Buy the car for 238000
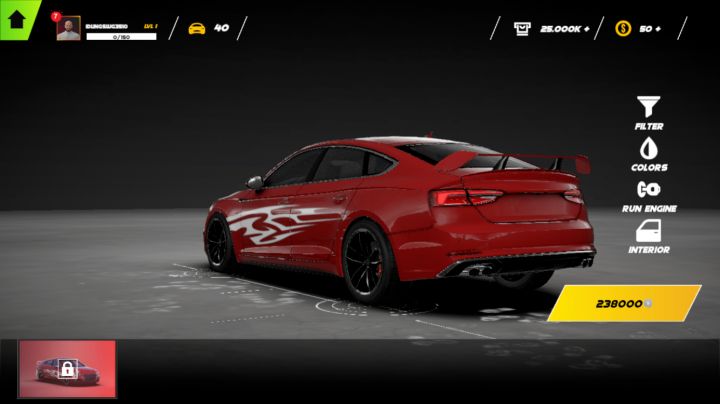720x404 pixels. coord(624,303)
